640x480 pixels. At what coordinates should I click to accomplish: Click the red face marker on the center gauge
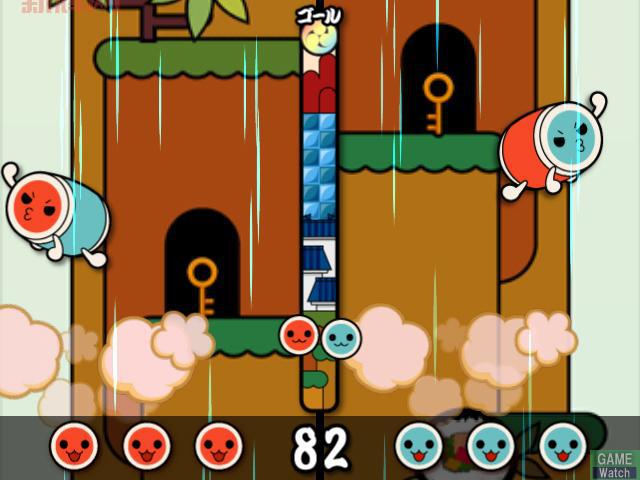click(299, 336)
